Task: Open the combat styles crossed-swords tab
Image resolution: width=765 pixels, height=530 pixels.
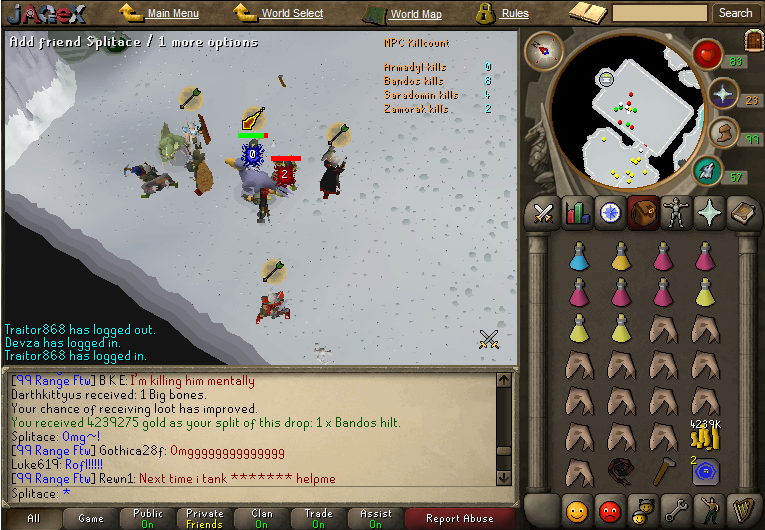Action: [544, 212]
